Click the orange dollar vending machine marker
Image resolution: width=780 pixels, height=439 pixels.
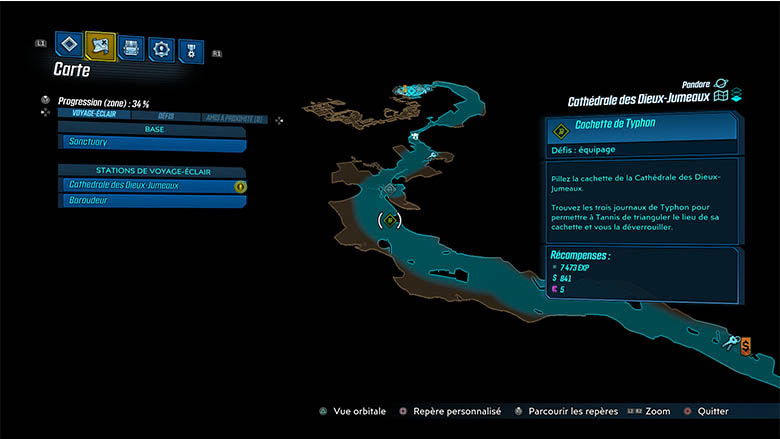746,343
